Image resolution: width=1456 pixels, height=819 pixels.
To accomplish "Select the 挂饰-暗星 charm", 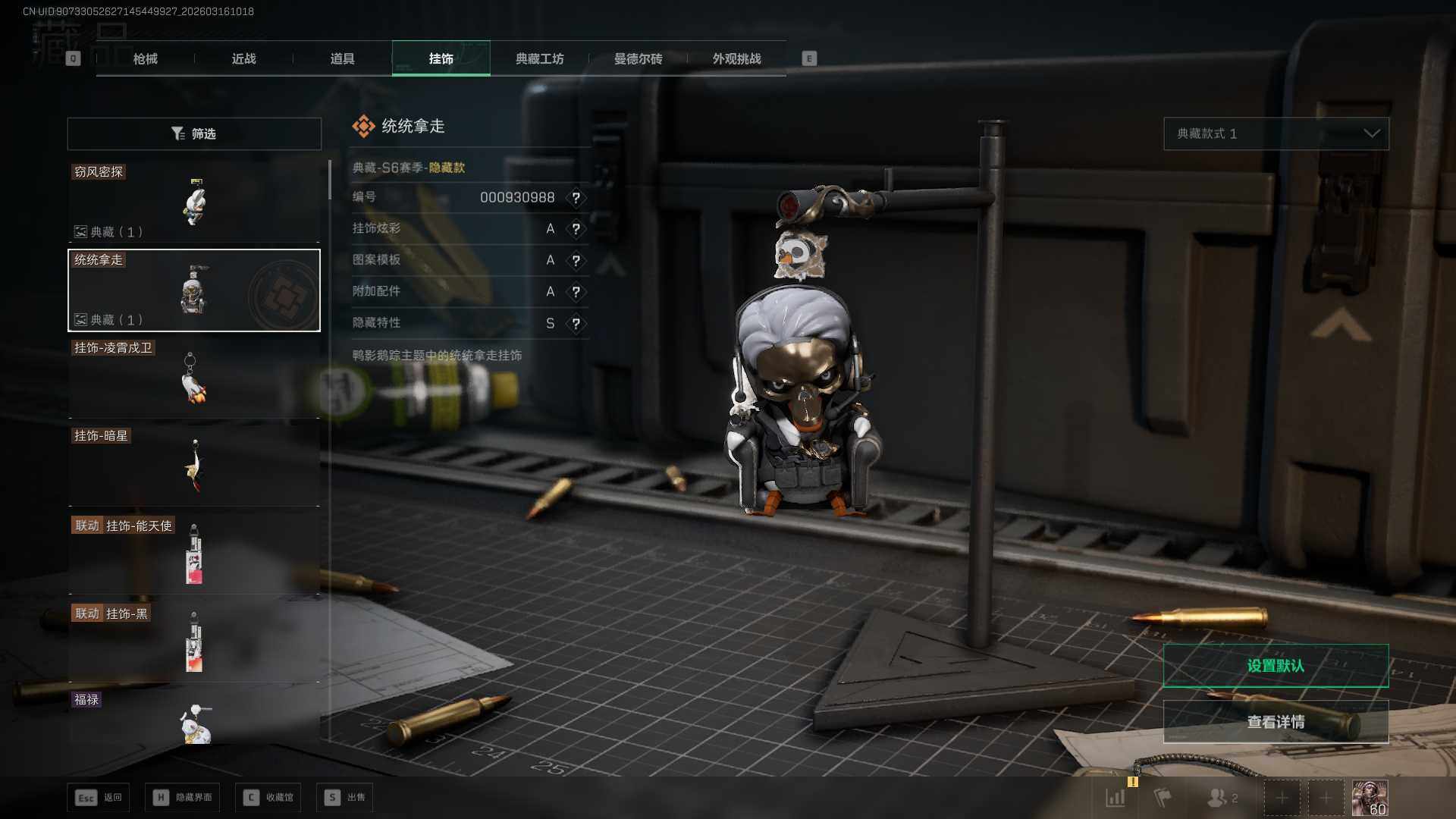I will click(194, 466).
